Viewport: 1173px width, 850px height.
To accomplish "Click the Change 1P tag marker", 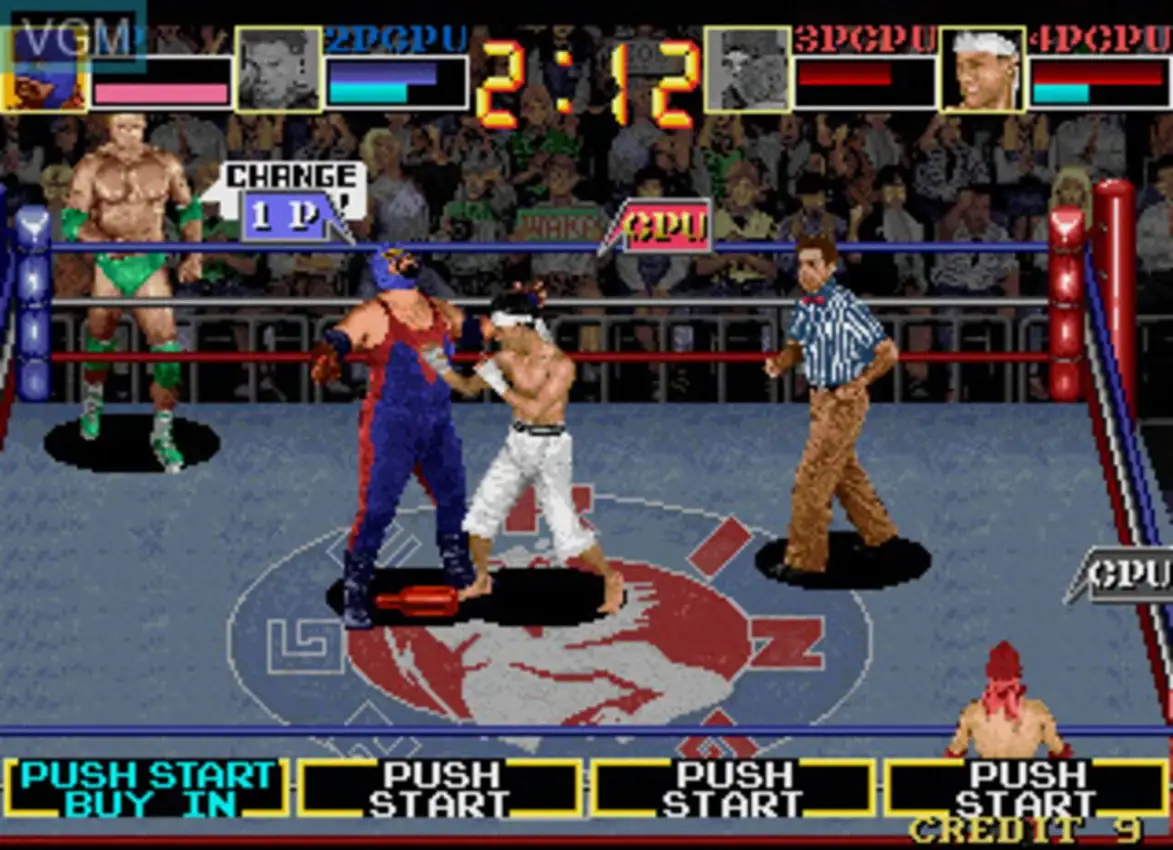I will [x=290, y=202].
